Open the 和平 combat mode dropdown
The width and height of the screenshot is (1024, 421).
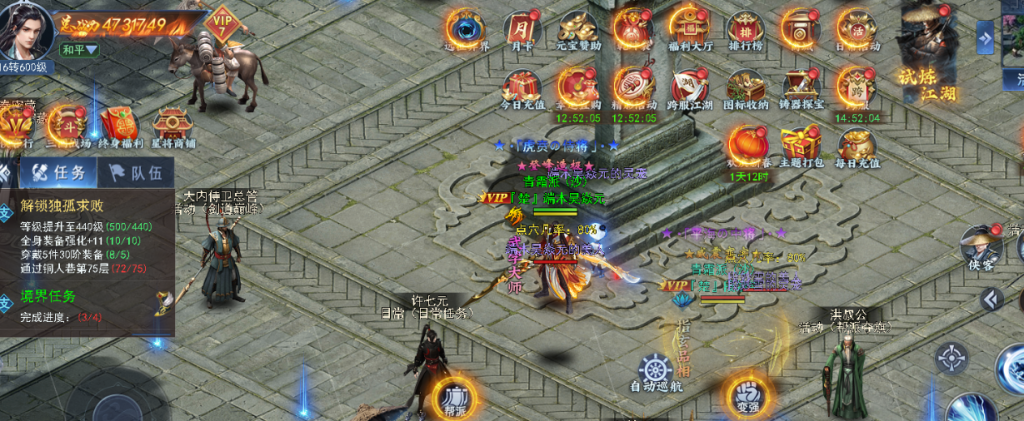(x=80, y=49)
